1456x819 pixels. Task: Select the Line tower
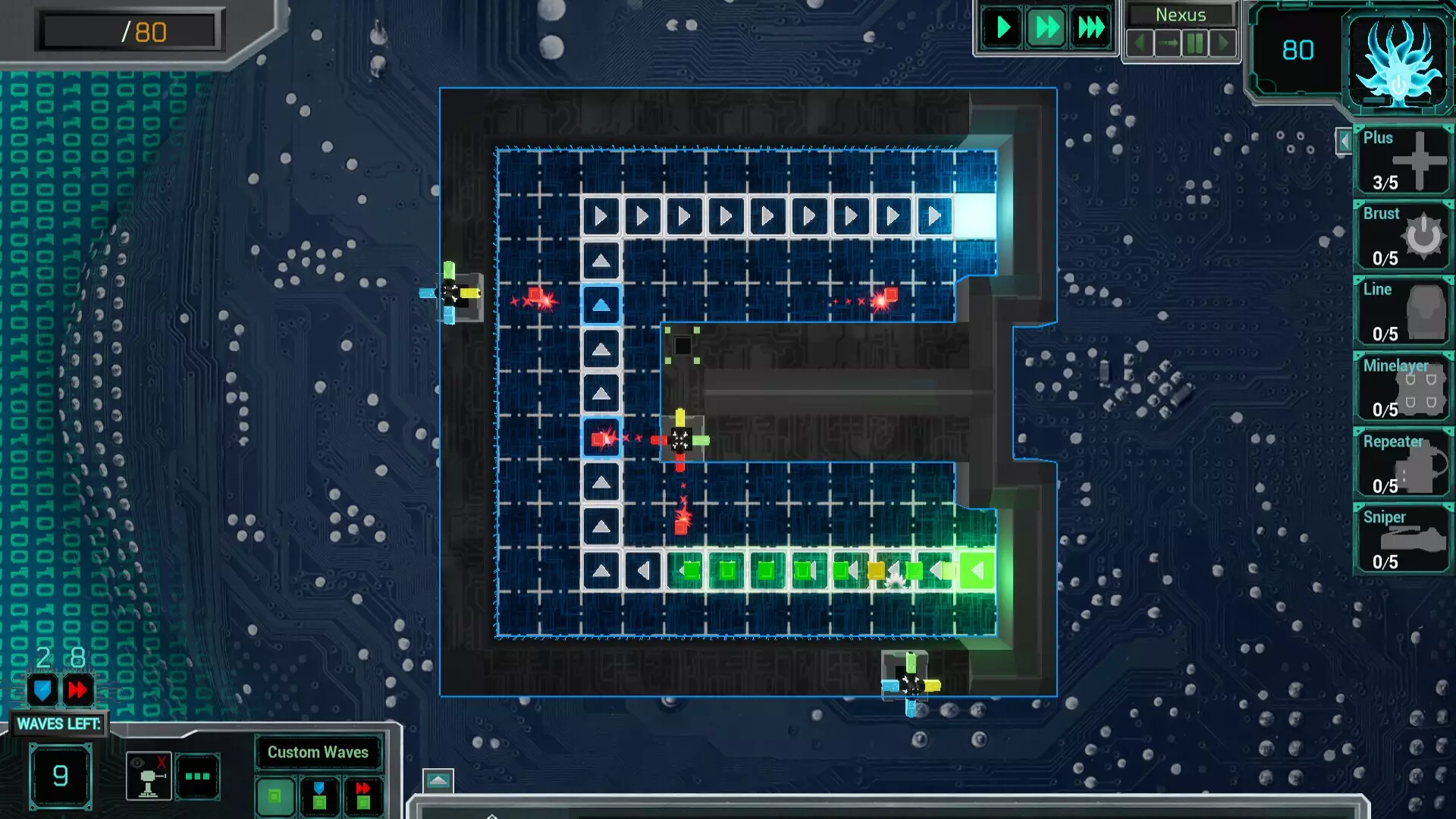[1402, 311]
